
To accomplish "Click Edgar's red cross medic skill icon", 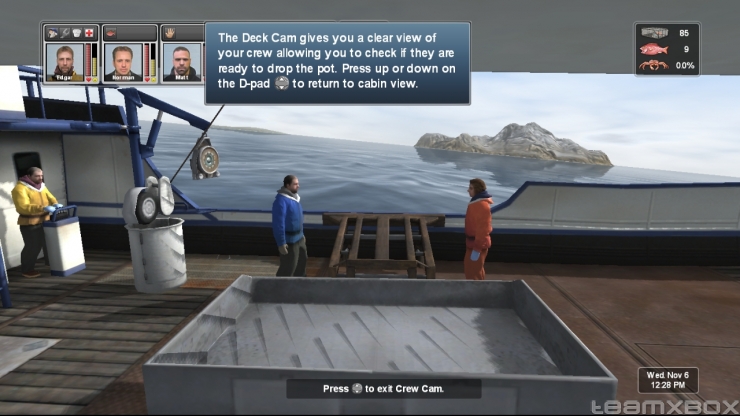I will 90,32.
